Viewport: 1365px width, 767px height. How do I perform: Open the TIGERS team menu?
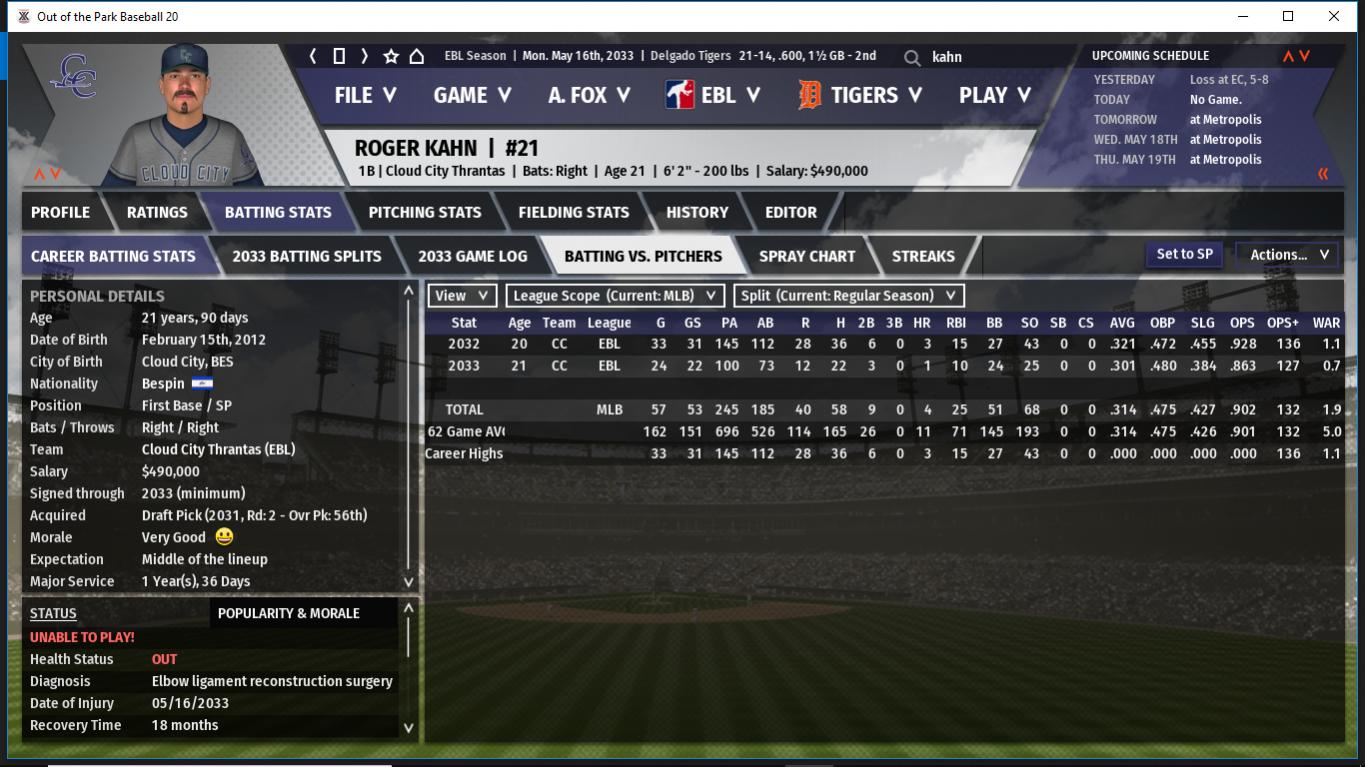[x=862, y=95]
